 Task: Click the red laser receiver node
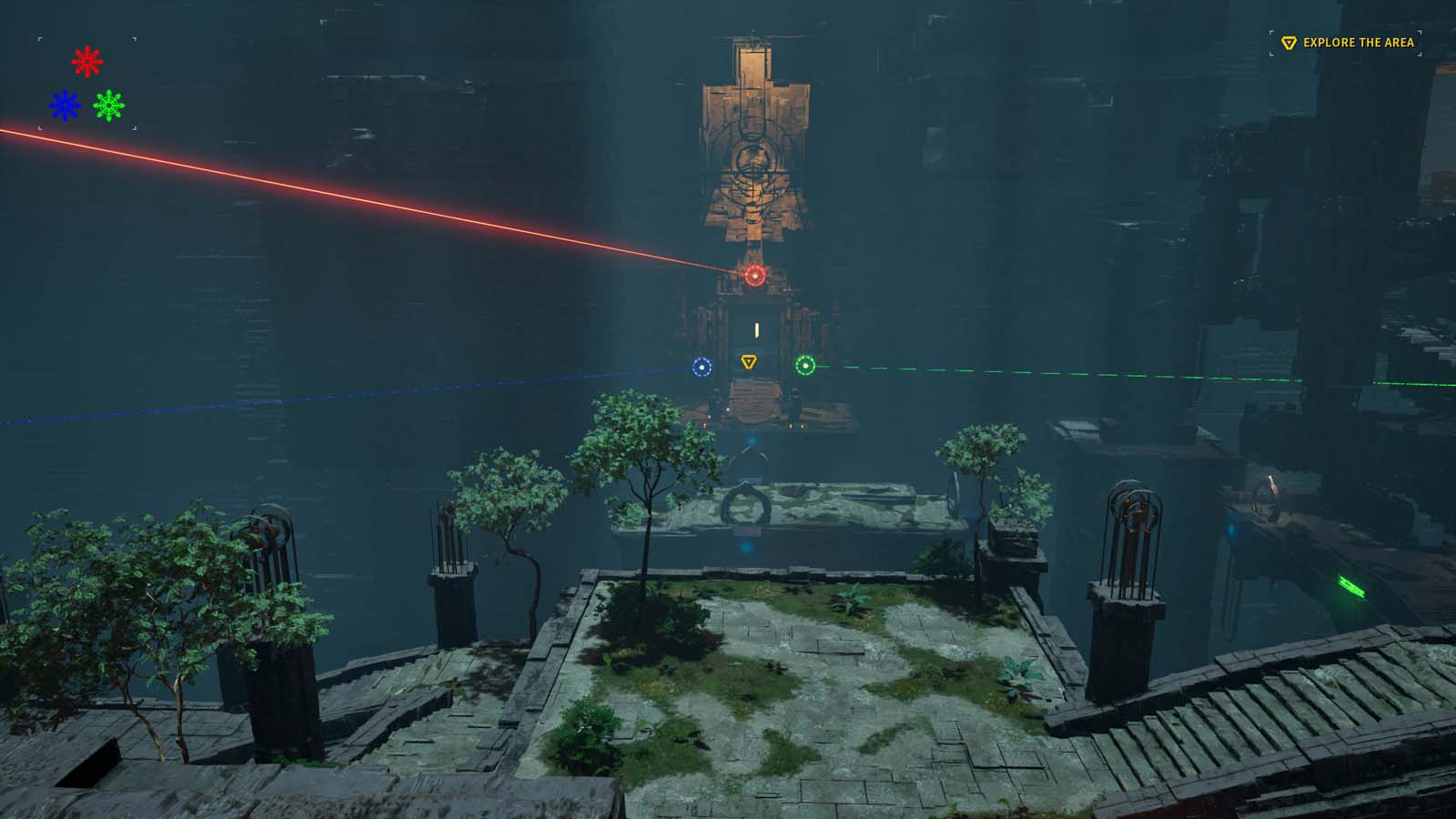(755, 273)
